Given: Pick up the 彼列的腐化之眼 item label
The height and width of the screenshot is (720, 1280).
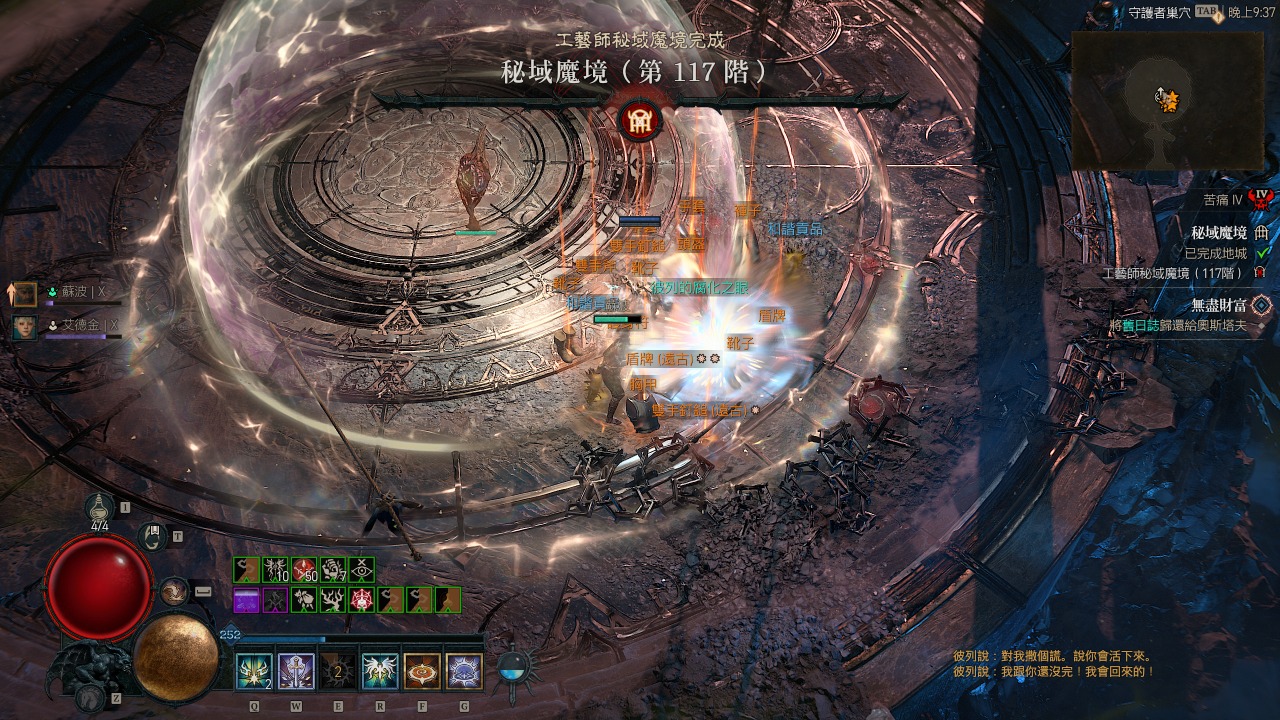Looking at the screenshot, I should (699, 287).
